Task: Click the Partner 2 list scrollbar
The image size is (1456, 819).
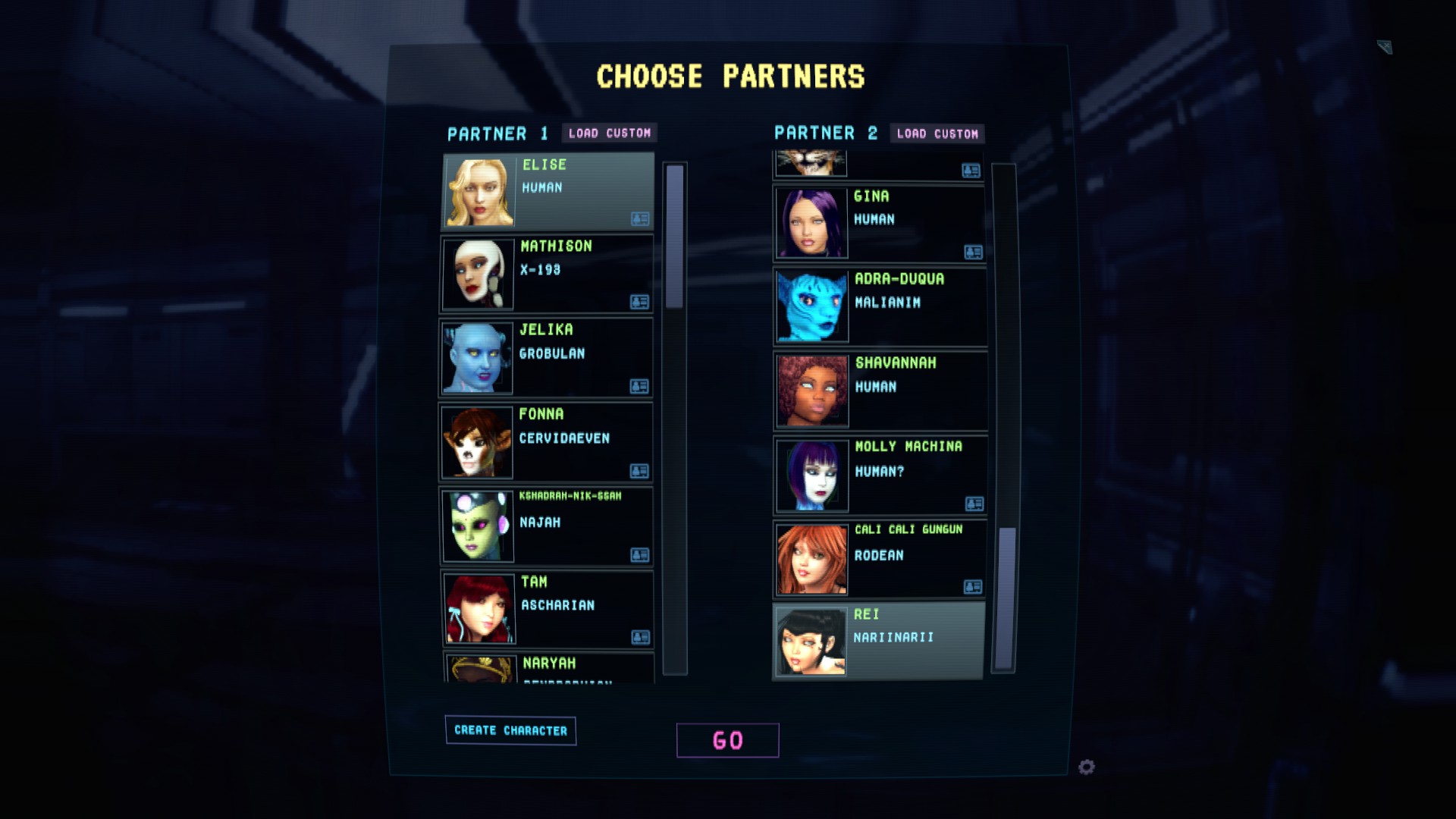Action: click(1006, 598)
